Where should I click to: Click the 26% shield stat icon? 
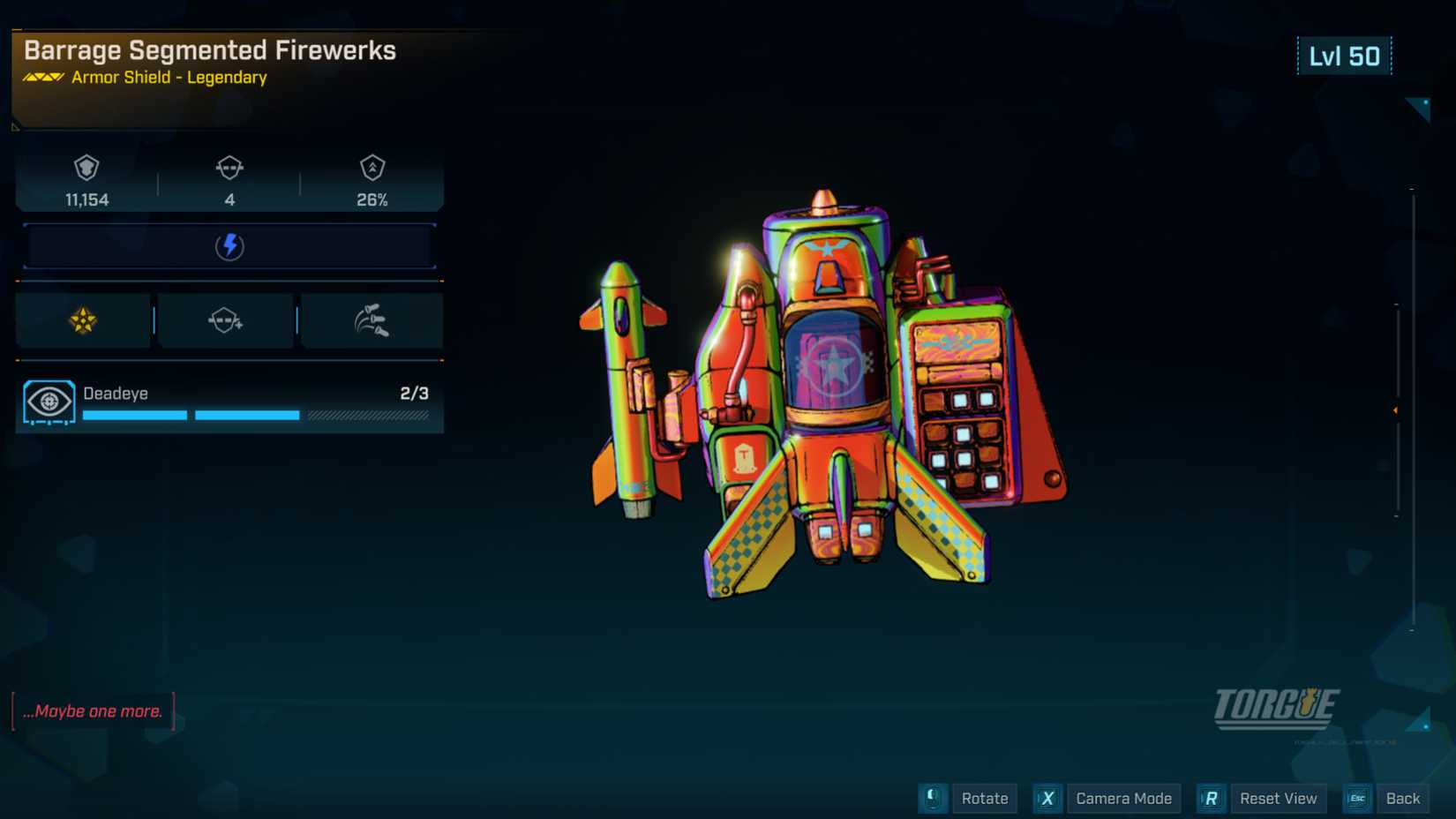tap(372, 168)
